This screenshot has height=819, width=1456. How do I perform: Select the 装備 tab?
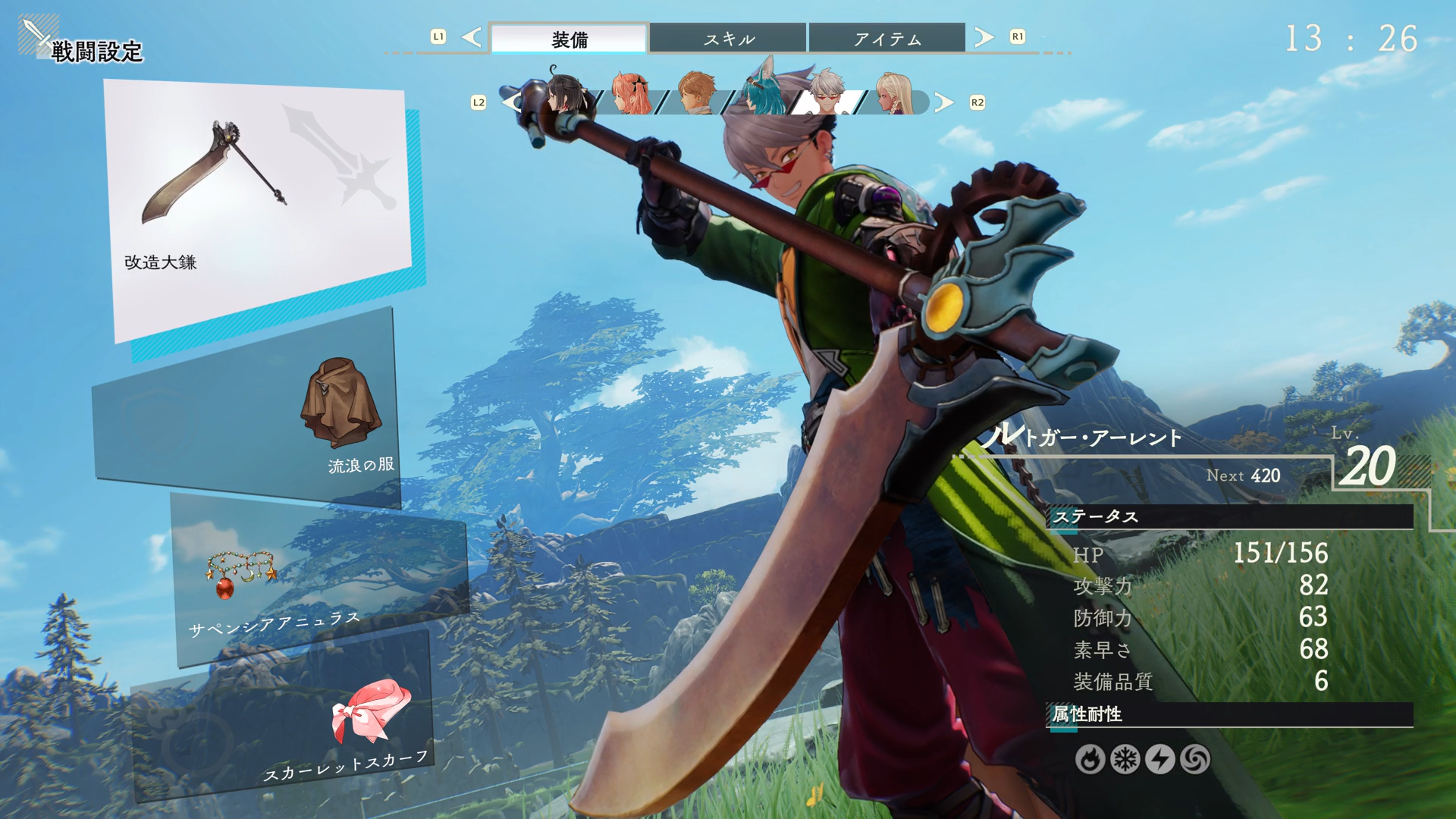click(x=570, y=39)
